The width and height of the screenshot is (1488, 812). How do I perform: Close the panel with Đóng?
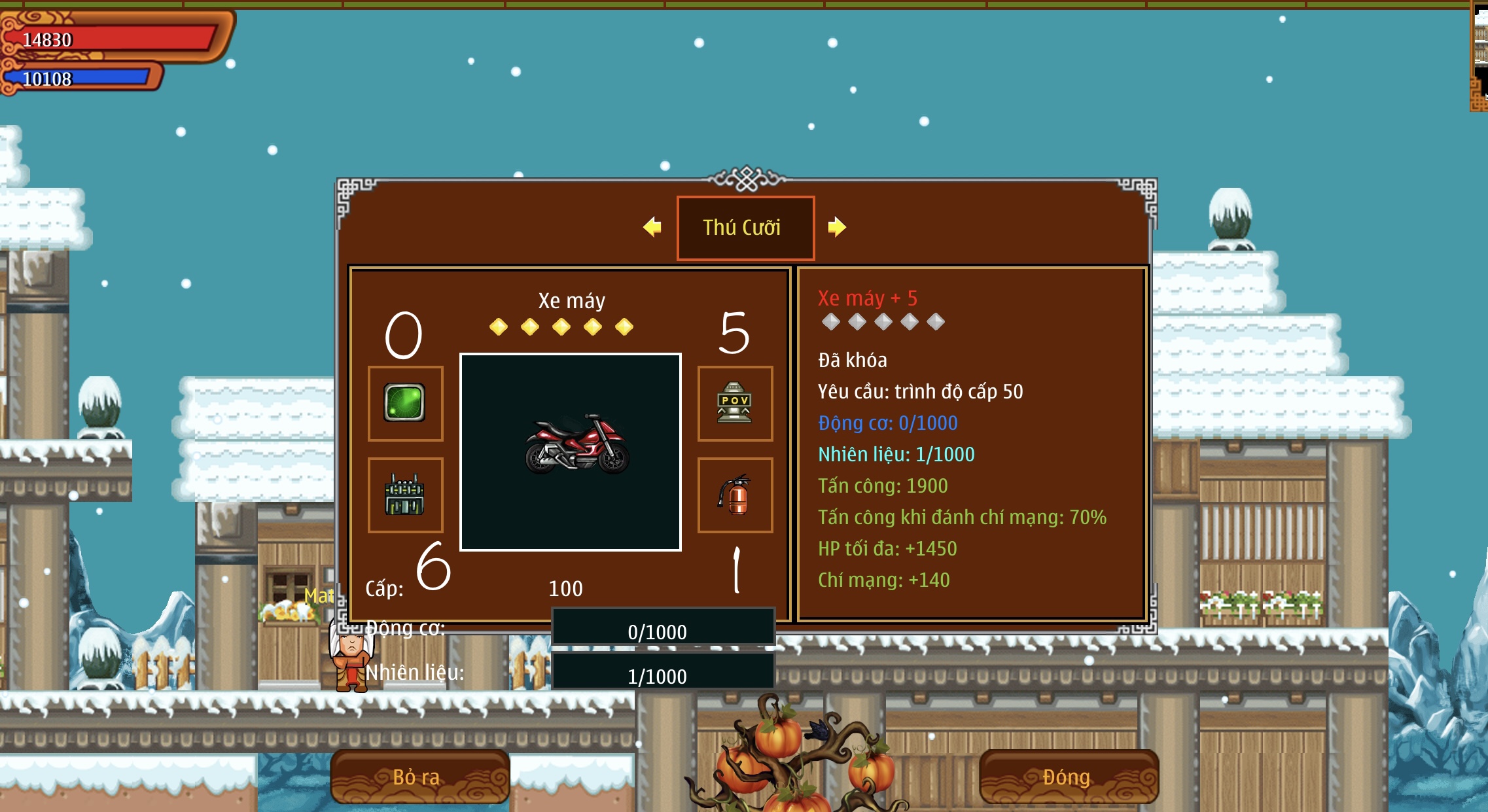1068,777
